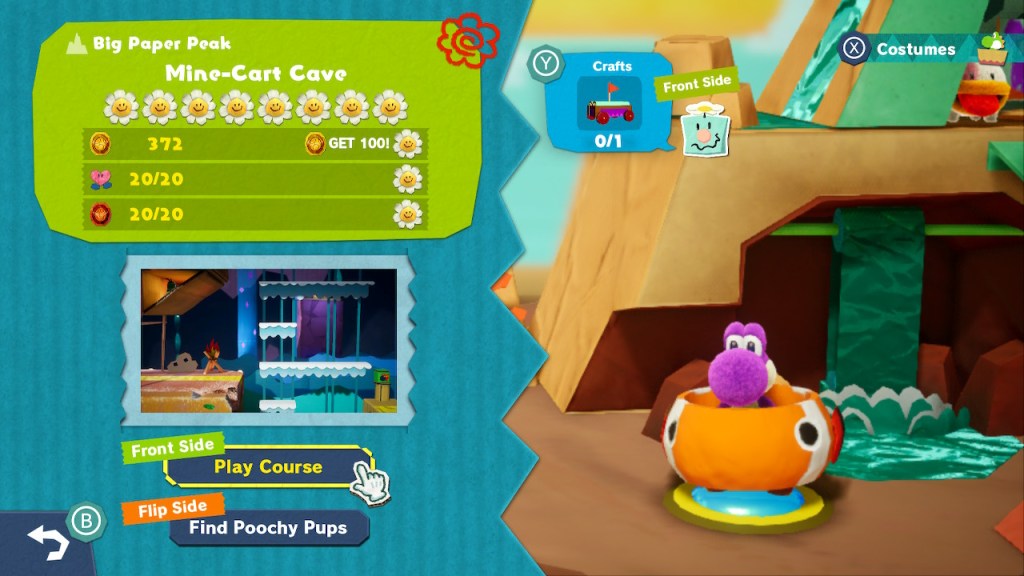The width and height of the screenshot is (1024, 576).
Task: Choose Find Poochy Pups on Flip Side
Action: click(268, 527)
